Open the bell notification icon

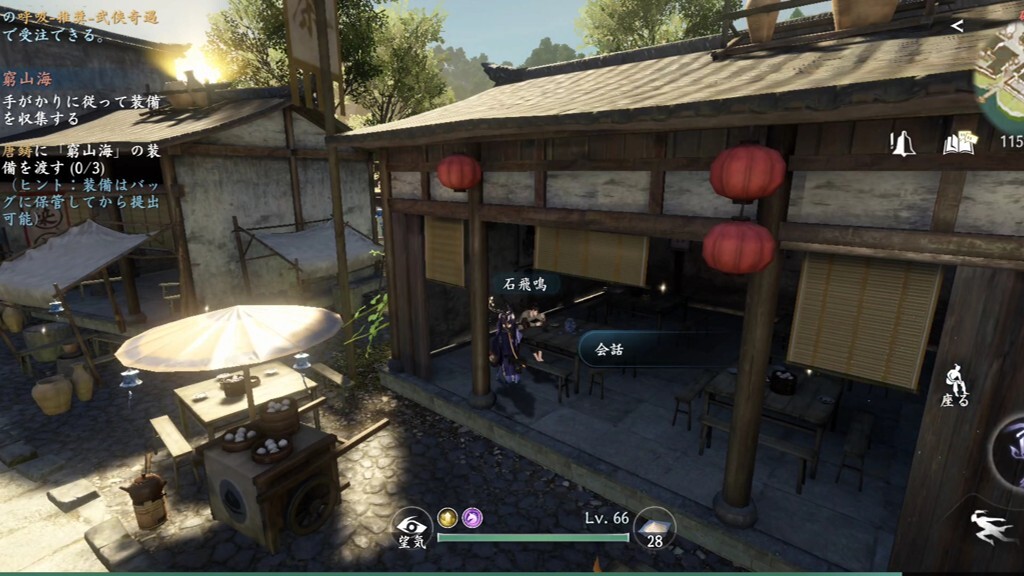(903, 143)
